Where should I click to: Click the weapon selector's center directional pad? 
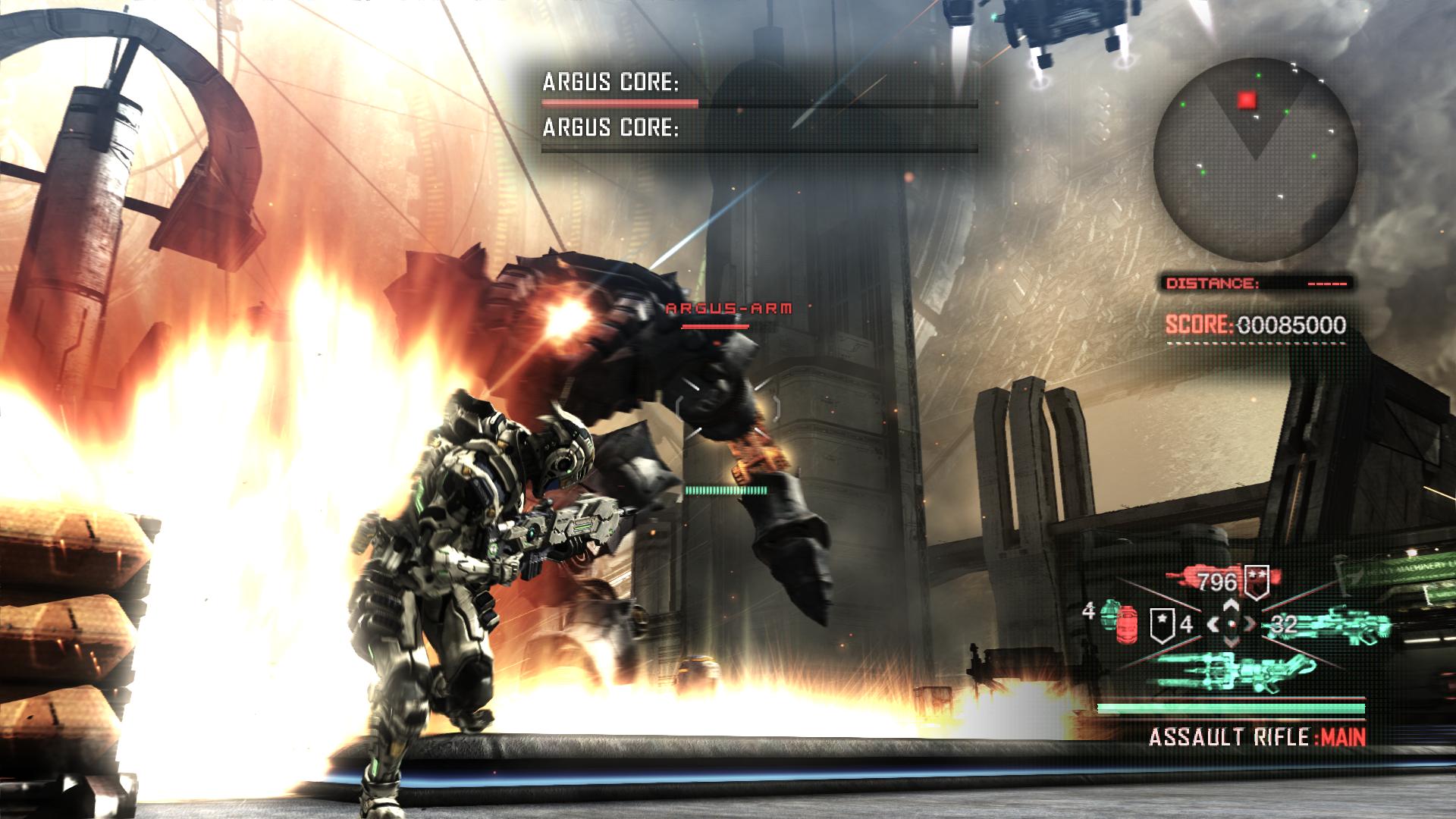(x=1232, y=625)
